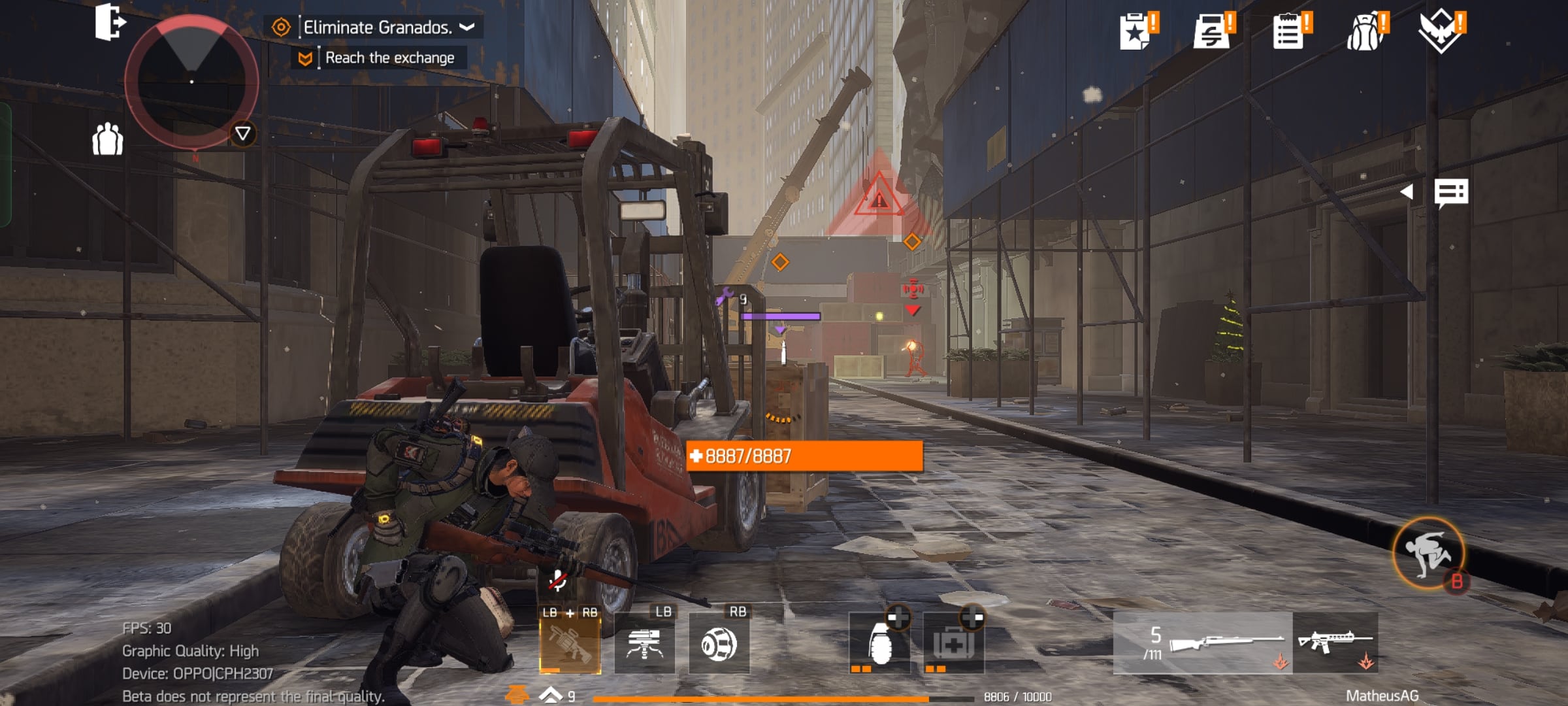Throw a grenade
This screenshot has height=706, width=1568.
pyautogui.click(x=879, y=644)
